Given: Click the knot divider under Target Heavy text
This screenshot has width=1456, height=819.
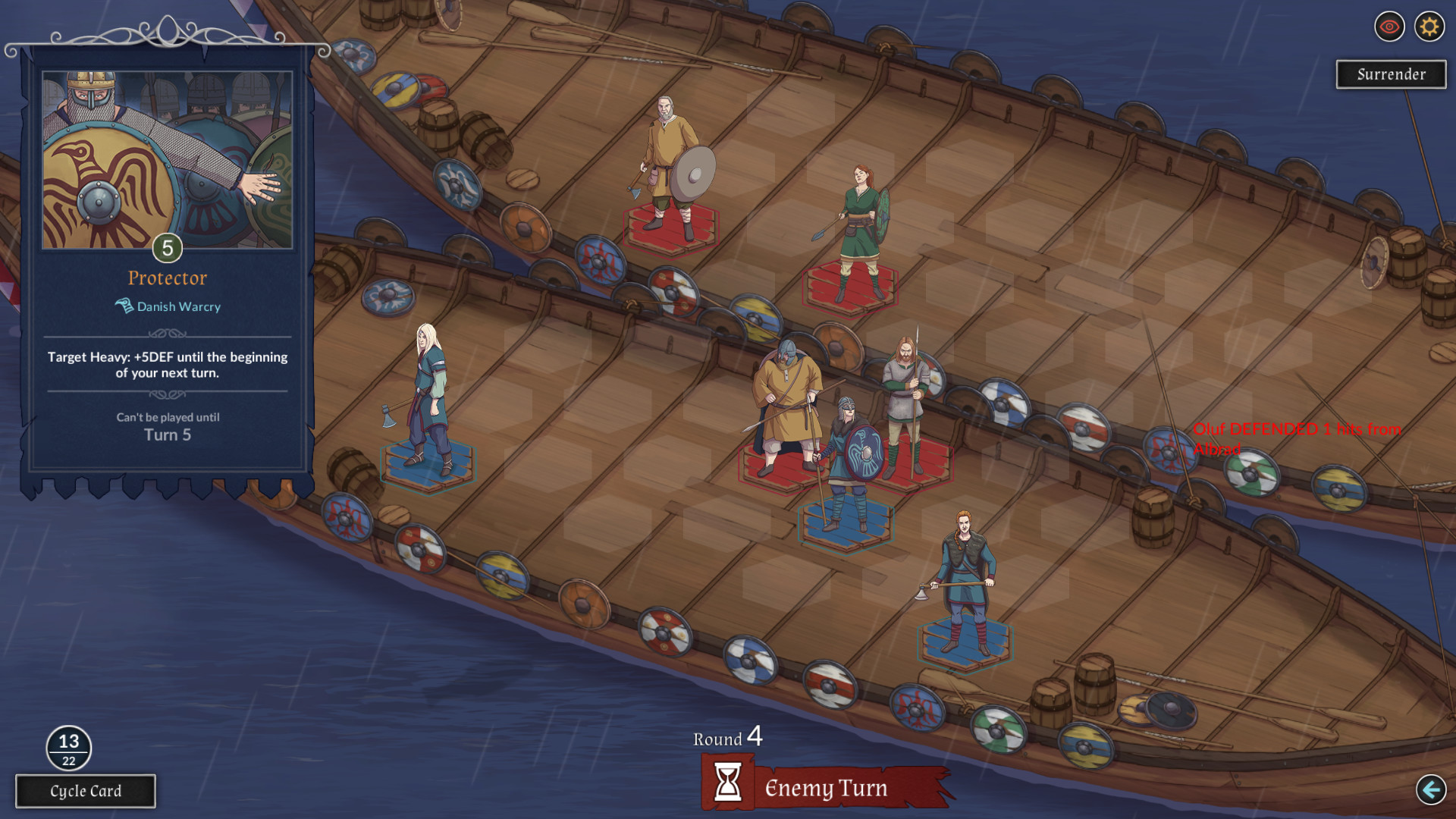Looking at the screenshot, I should pos(166,393).
